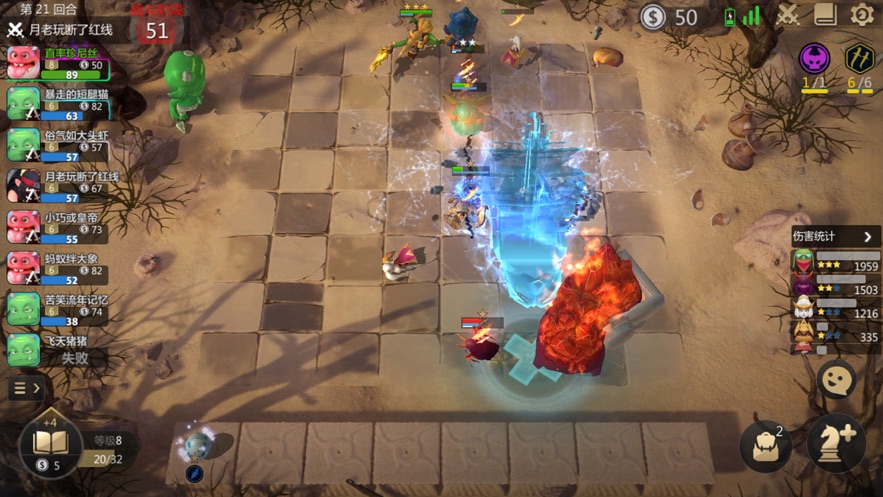883x497 pixels.
Task: Select player 小巧或皇帝 in the ranking
Action: point(57,227)
